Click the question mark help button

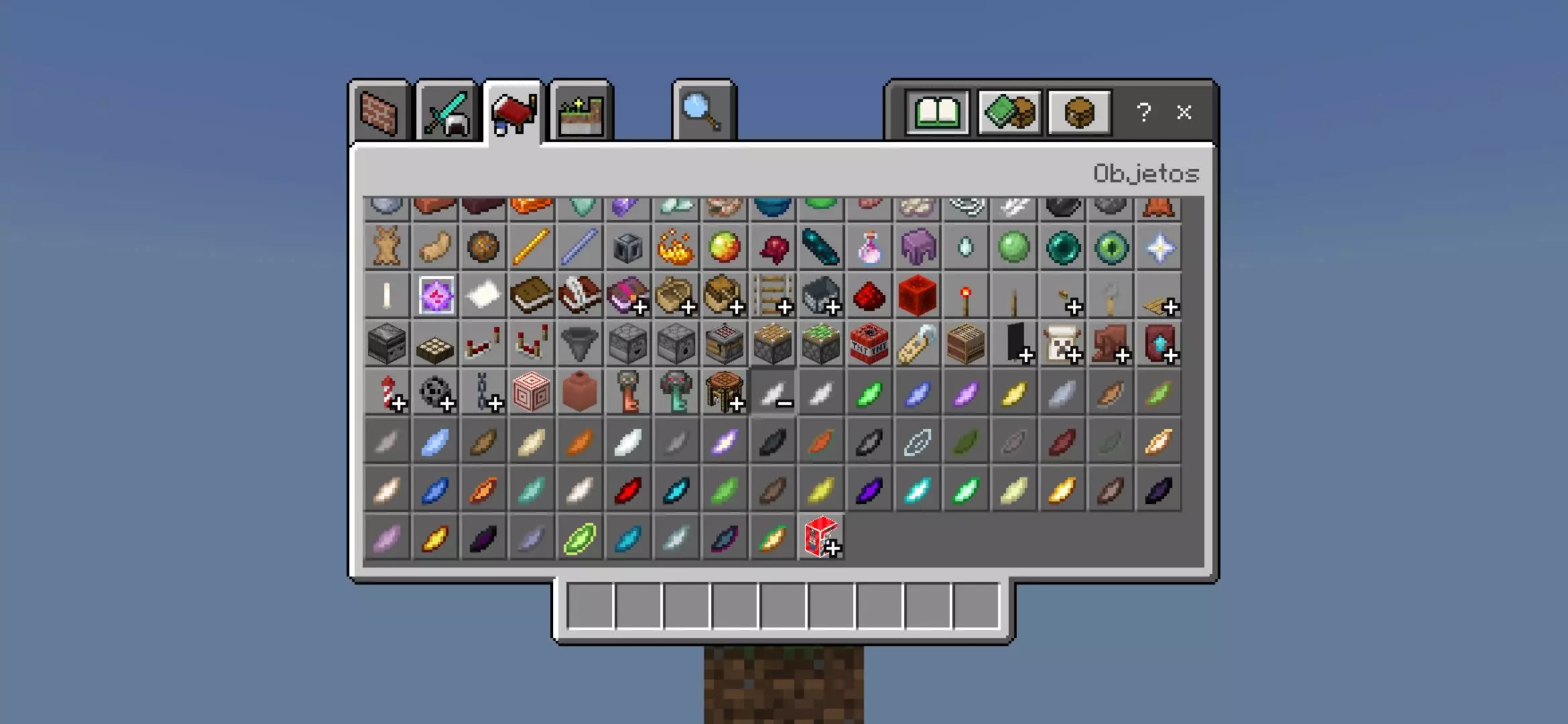pyautogui.click(x=1144, y=113)
